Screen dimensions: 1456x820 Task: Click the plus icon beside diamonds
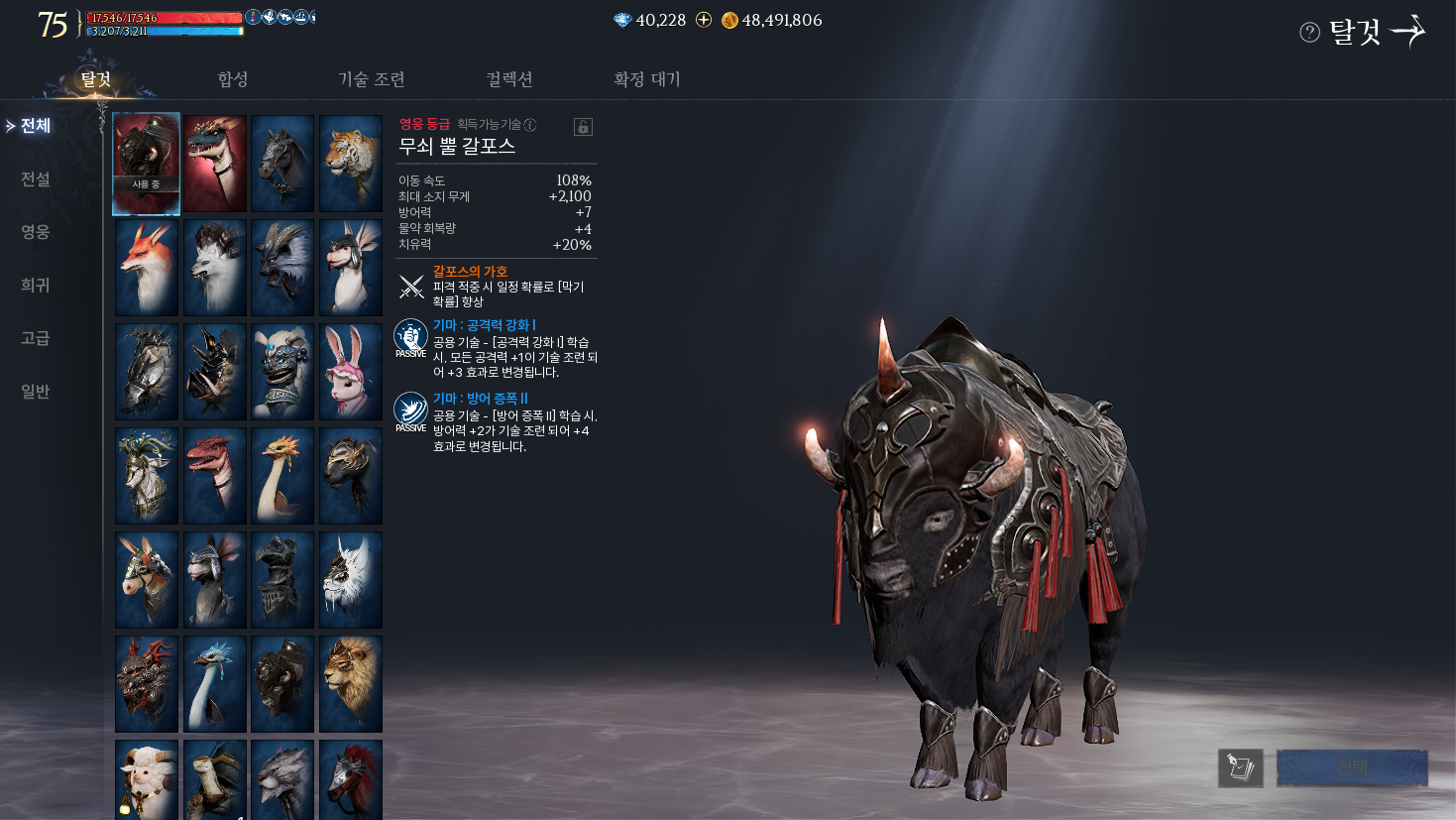[x=704, y=20]
